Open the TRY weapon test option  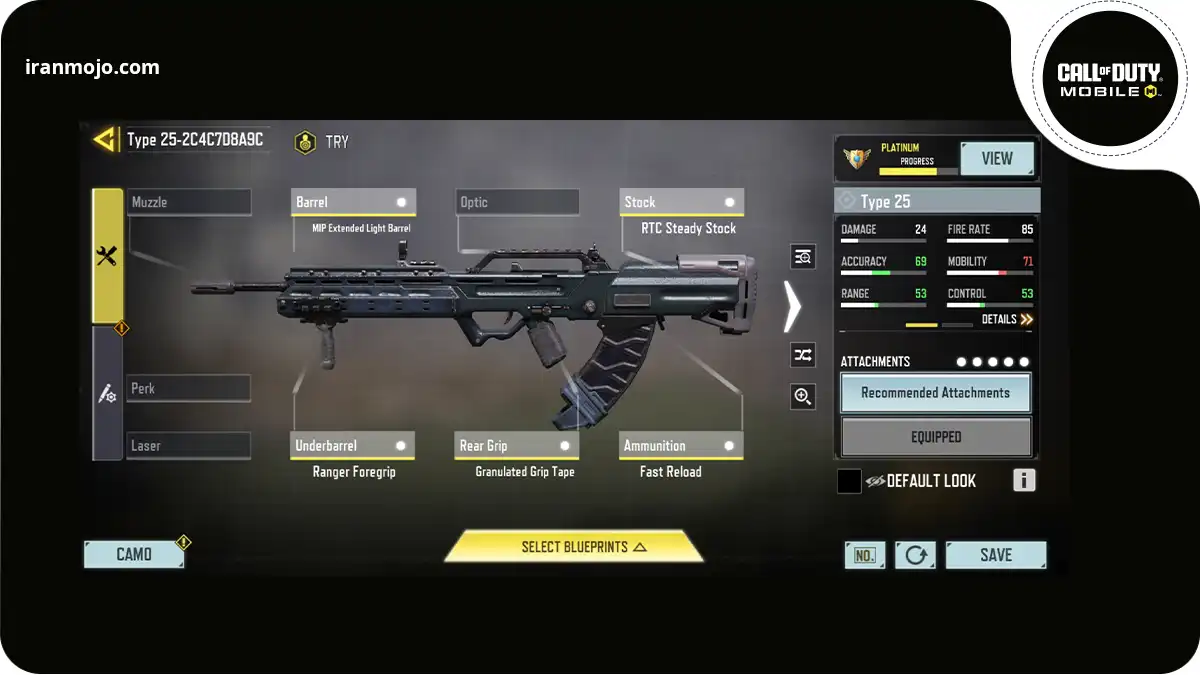pyautogui.click(x=322, y=143)
